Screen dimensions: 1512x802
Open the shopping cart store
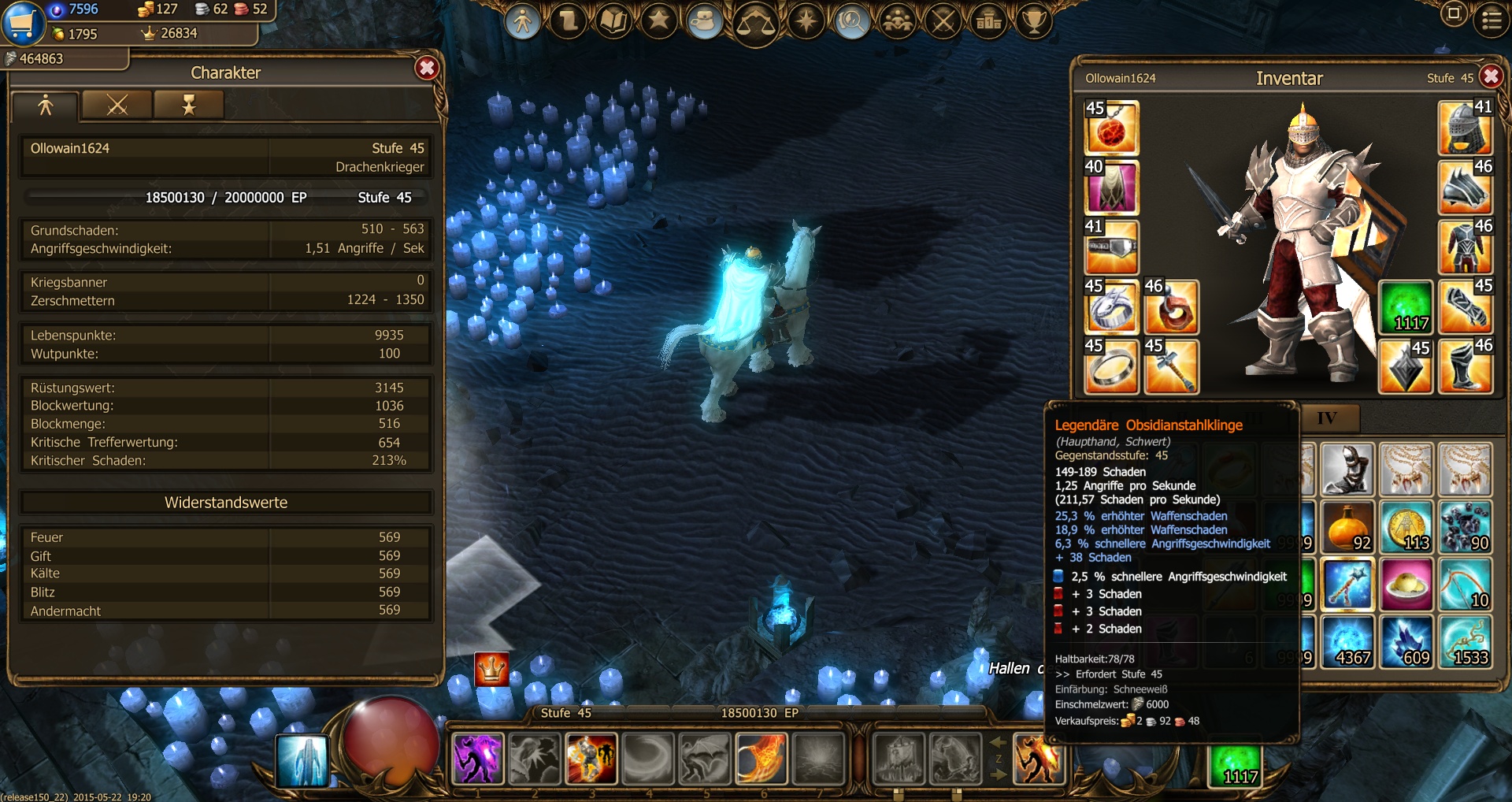pyautogui.click(x=22, y=22)
